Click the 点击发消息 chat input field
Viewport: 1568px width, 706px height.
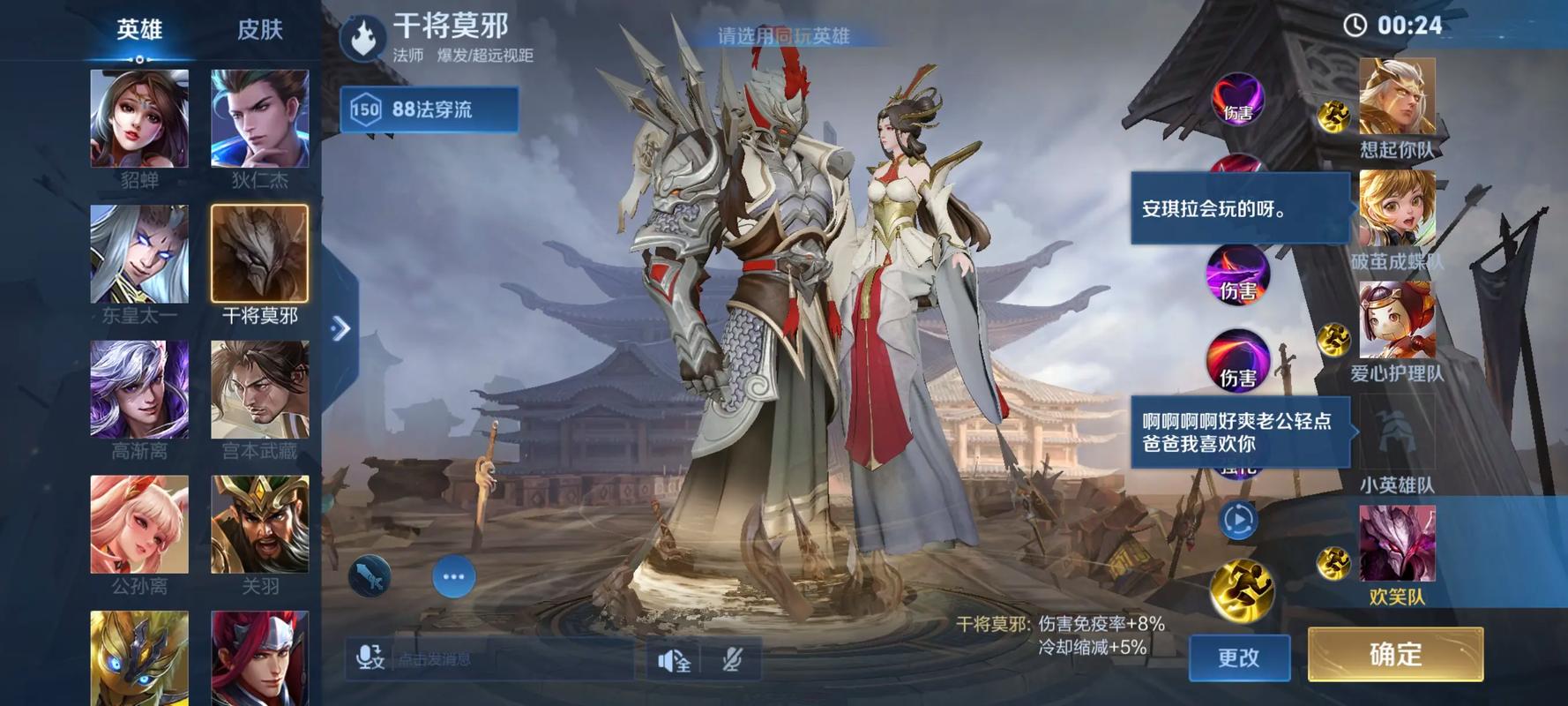point(494,658)
